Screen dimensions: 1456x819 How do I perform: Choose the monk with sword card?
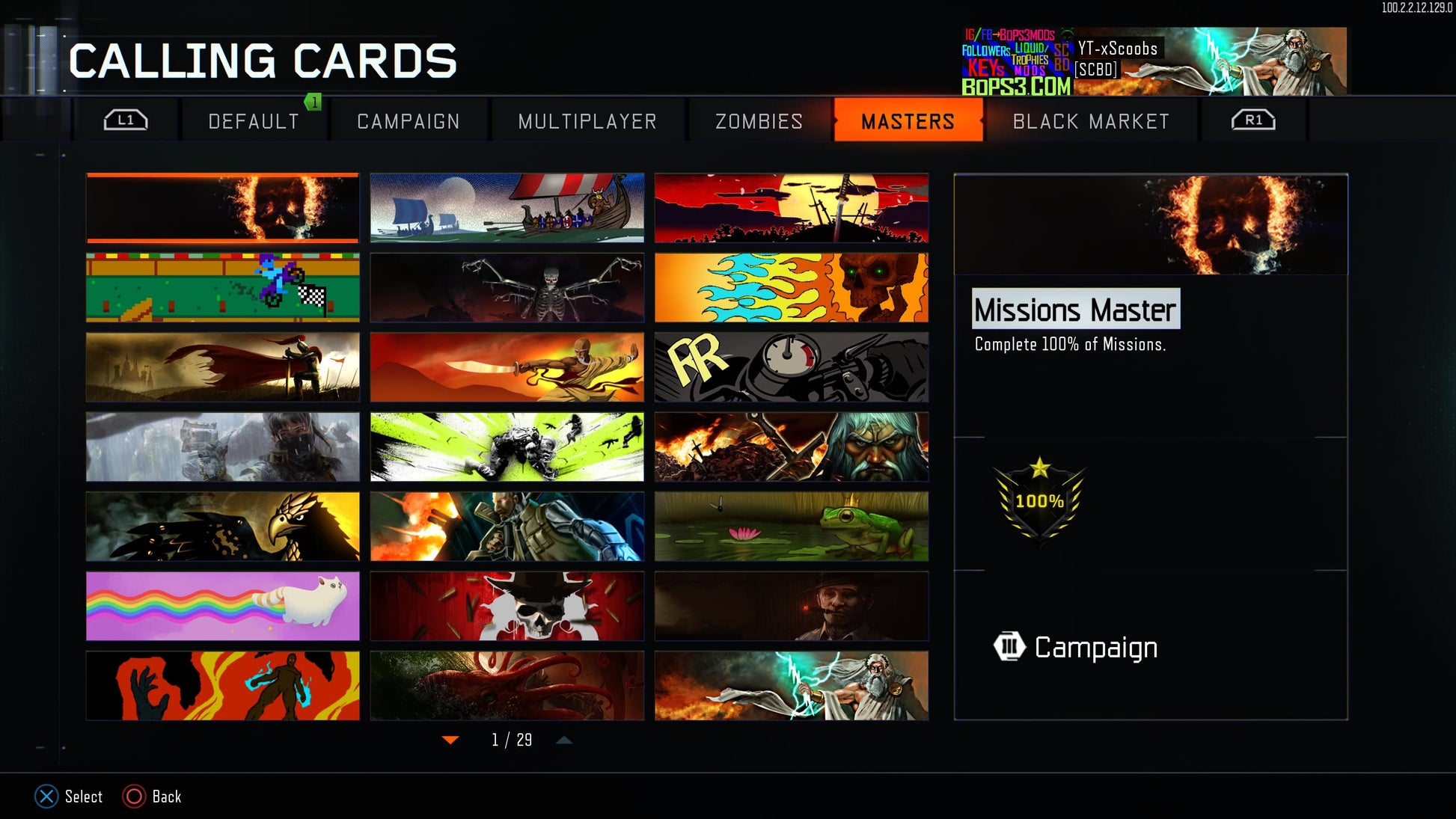point(507,367)
